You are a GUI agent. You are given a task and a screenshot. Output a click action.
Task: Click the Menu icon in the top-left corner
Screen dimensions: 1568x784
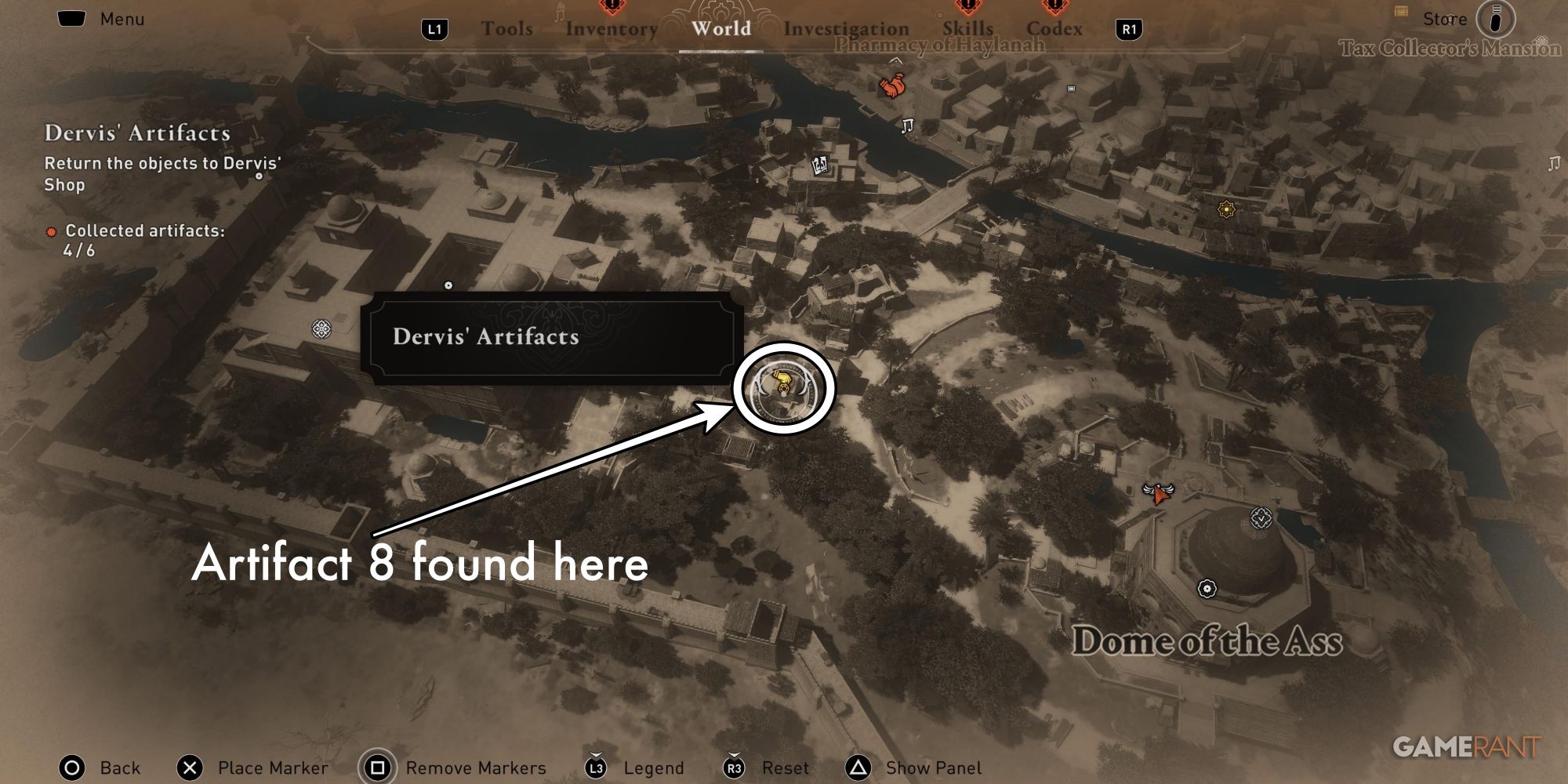click(71, 17)
